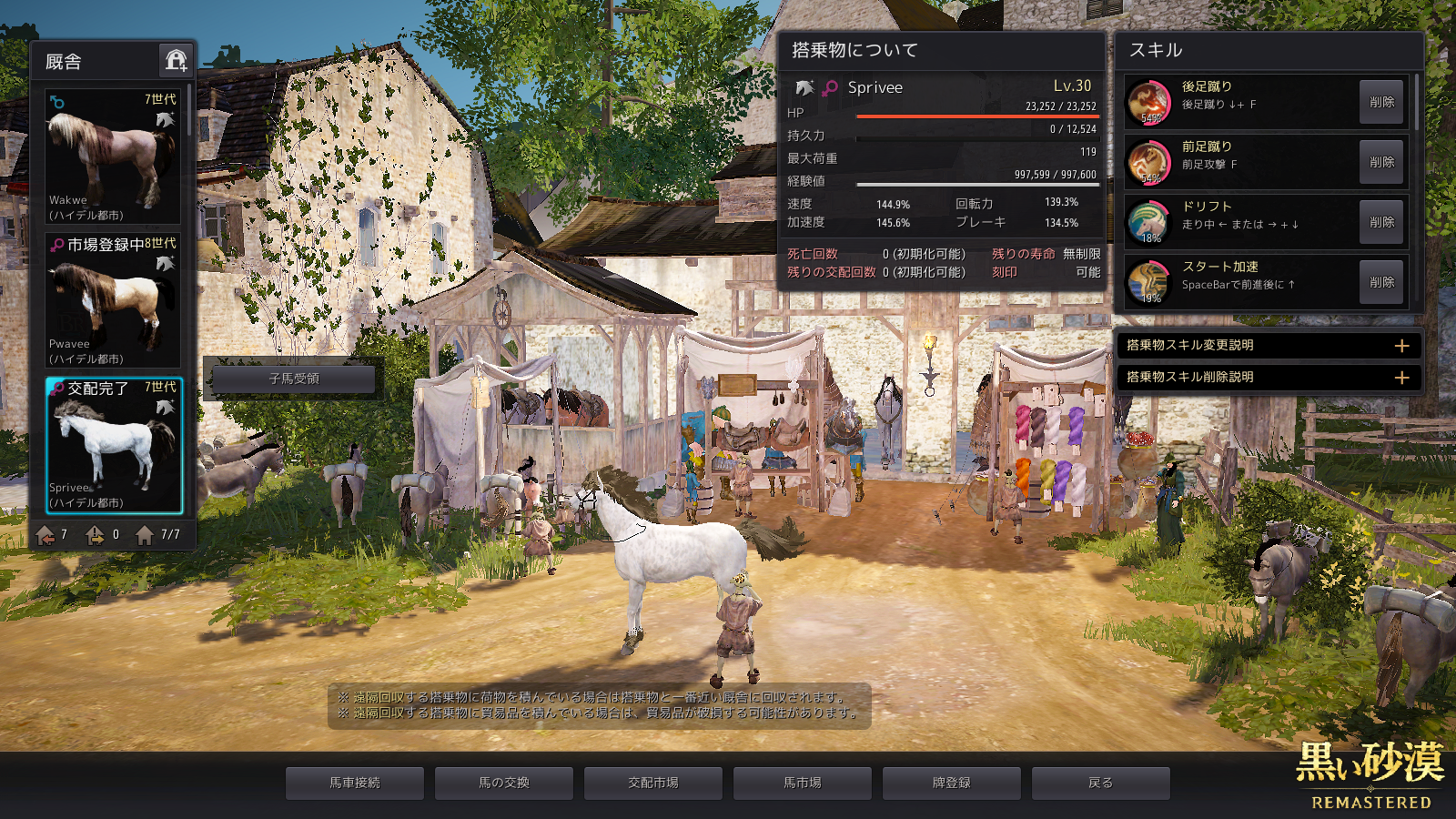Delete the 後足蹴り skill
This screenshot has height=819, width=1456.
pos(1380,102)
